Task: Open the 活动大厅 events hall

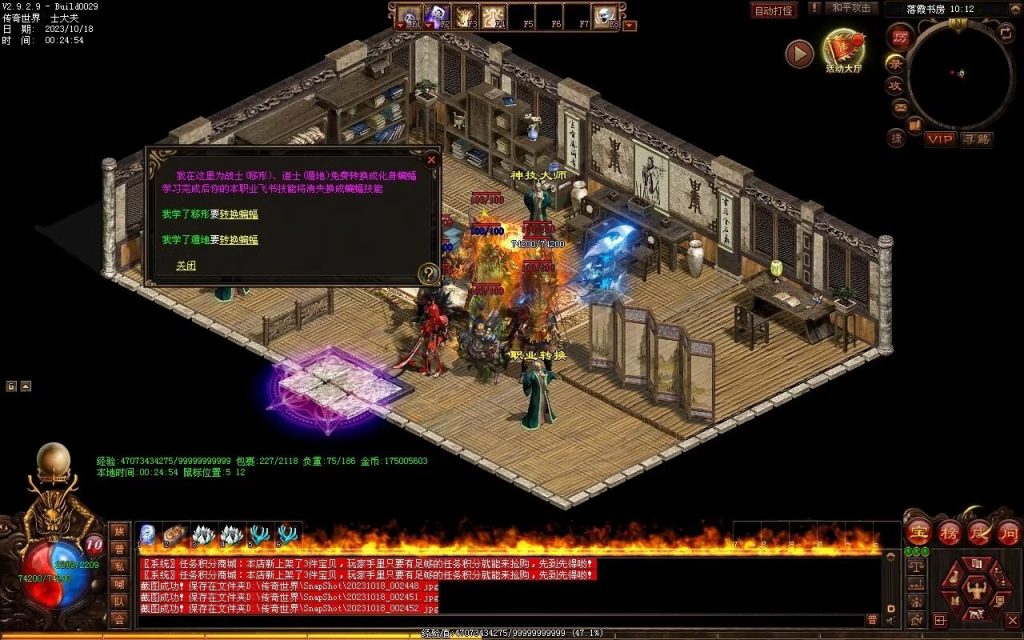Action: (846, 51)
